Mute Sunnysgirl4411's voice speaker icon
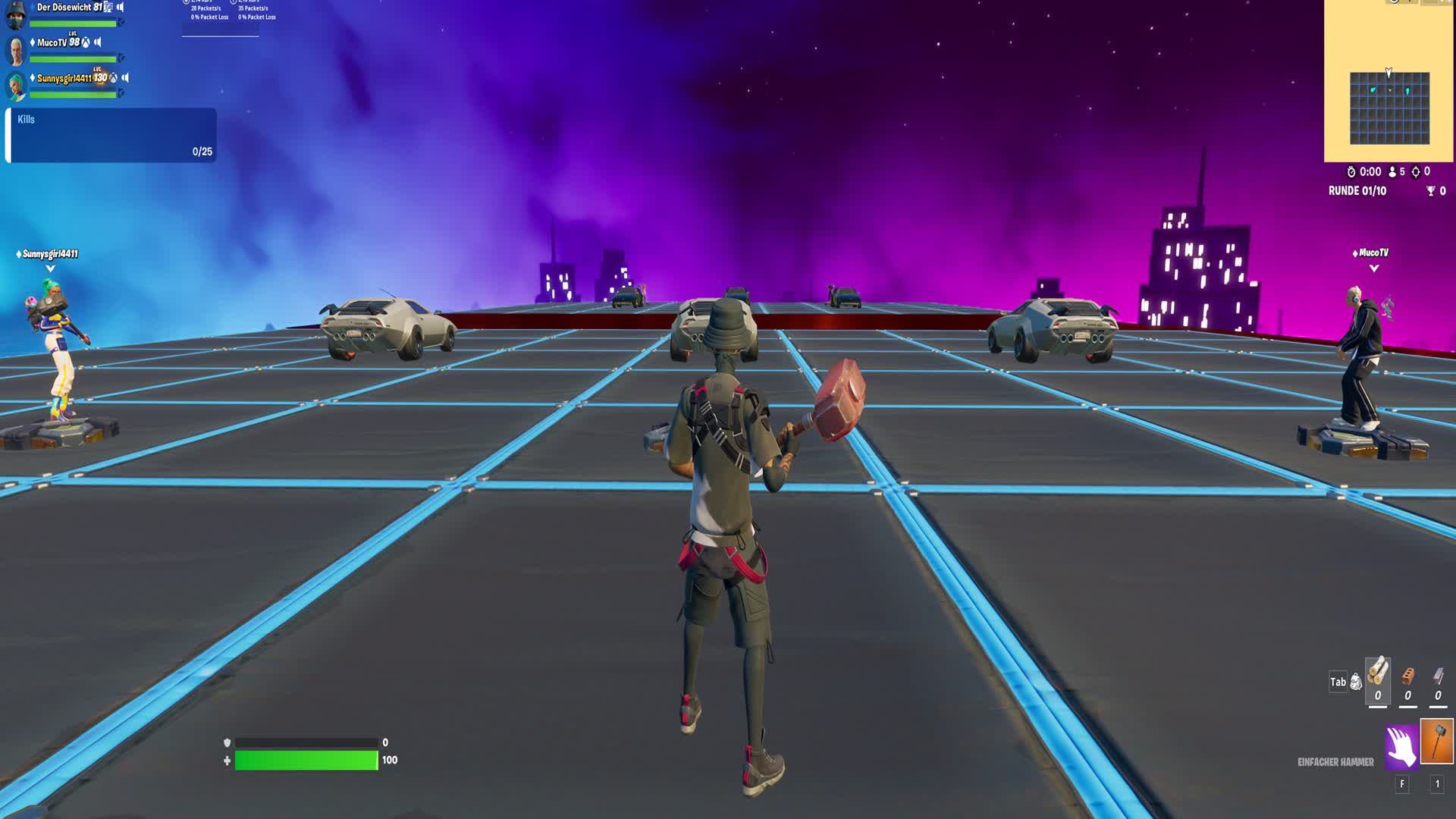This screenshot has height=819, width=1456. tap(124, 78)
